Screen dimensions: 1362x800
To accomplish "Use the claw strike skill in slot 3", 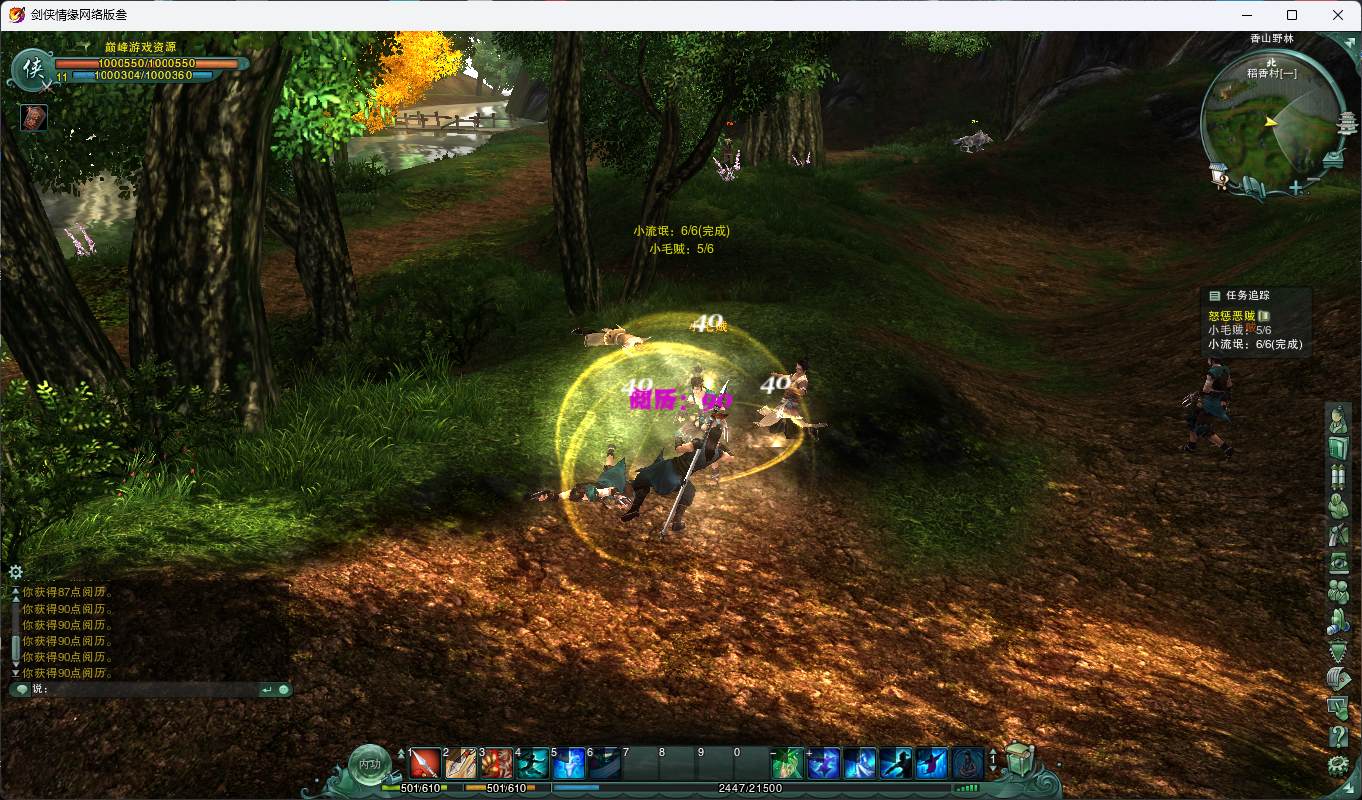I will pyautogui.click(x=497, y=764).
